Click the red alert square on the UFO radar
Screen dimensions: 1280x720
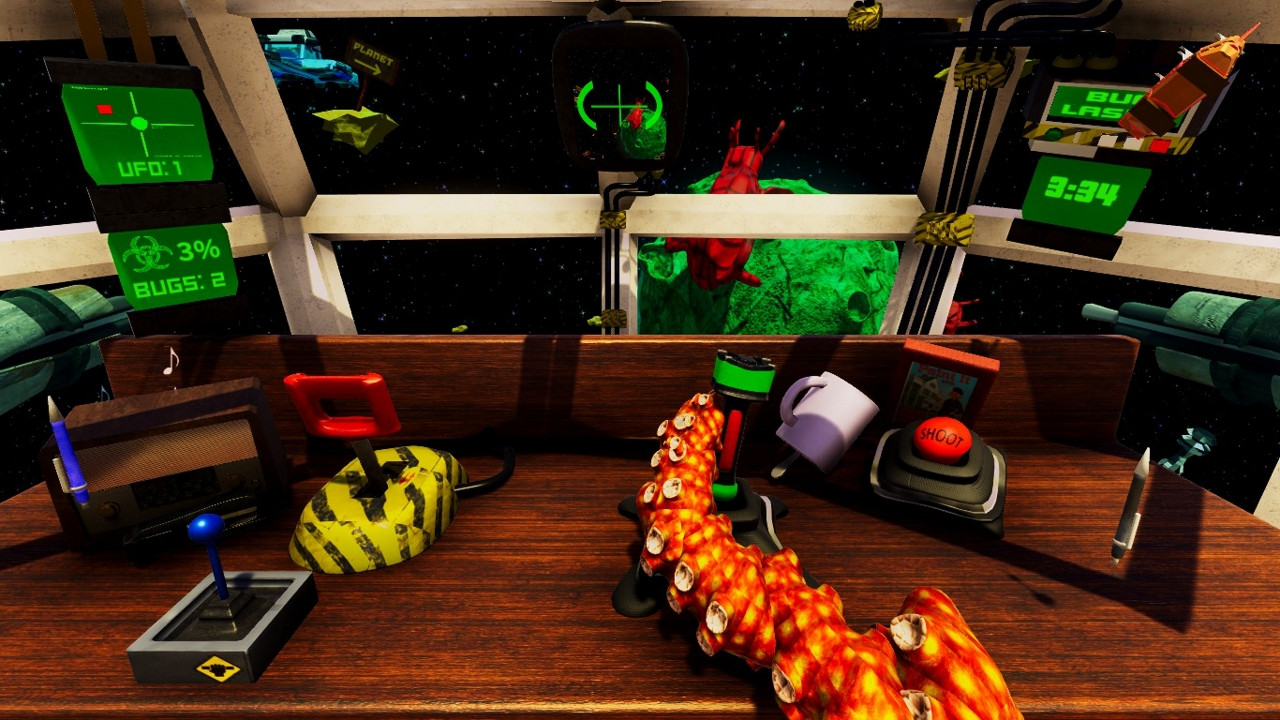tap(104, 107)
